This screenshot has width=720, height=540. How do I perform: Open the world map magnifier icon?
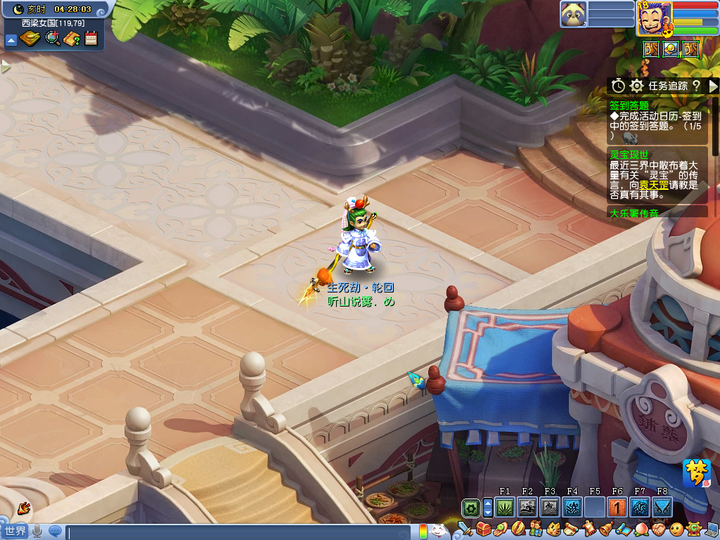52,39
